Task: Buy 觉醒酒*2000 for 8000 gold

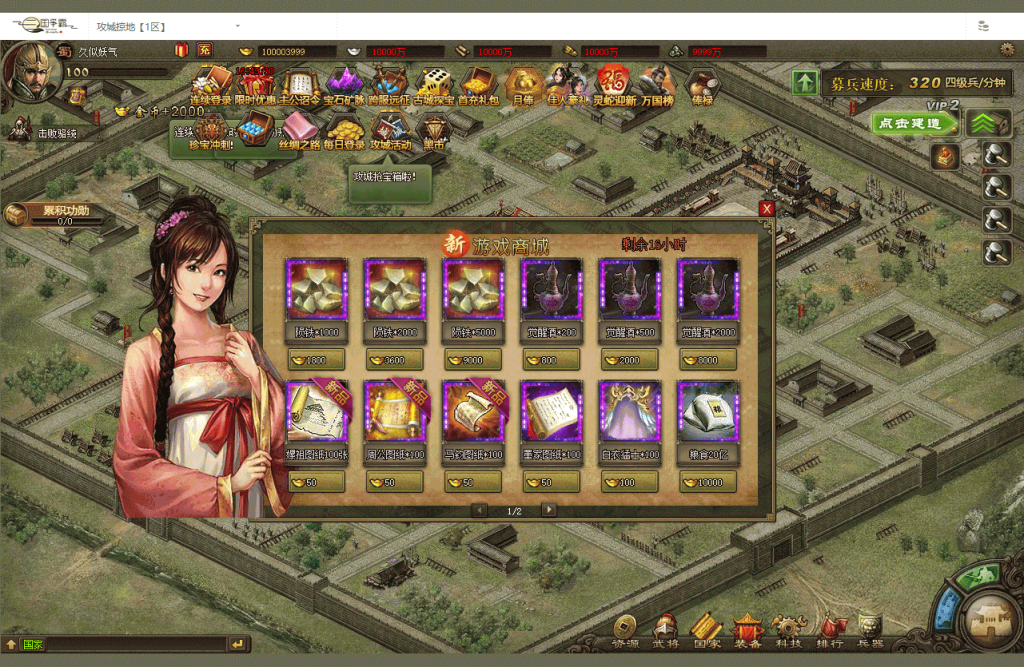Action: pyautogui.click(x=707, y=360)
